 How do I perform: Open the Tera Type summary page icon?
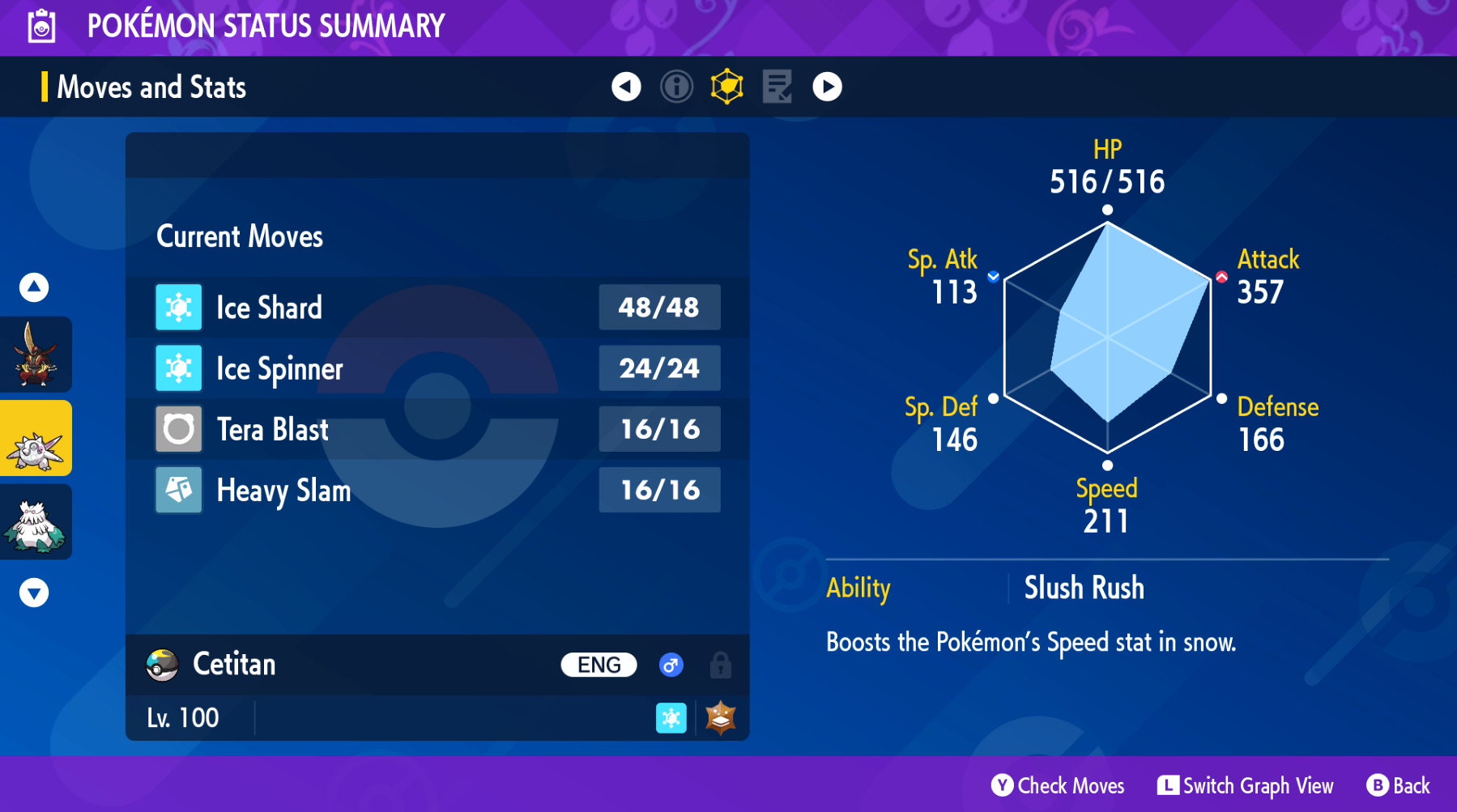pos(726,87)
